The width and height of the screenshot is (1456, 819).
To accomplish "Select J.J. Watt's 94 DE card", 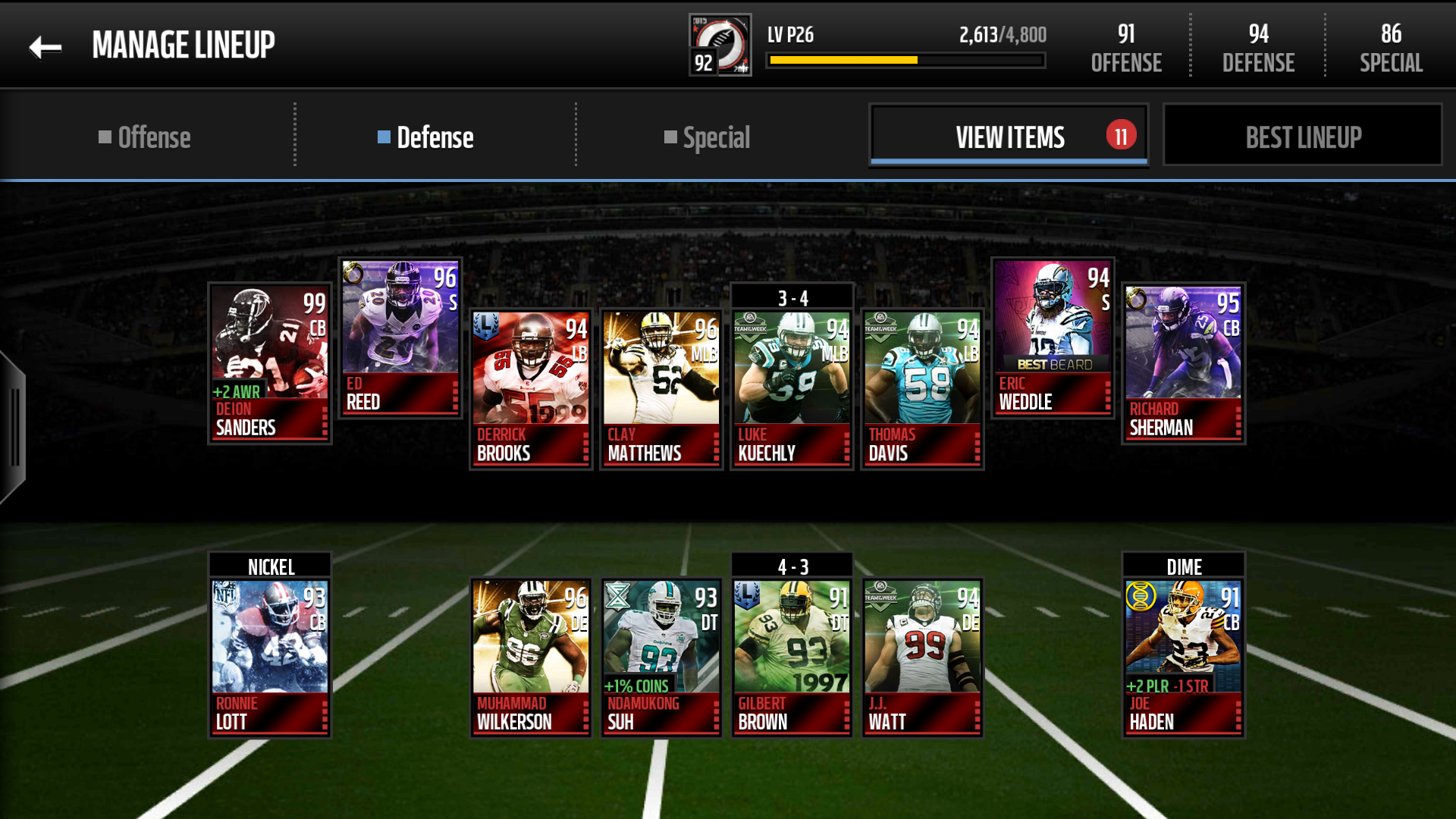I will point(922,652).
